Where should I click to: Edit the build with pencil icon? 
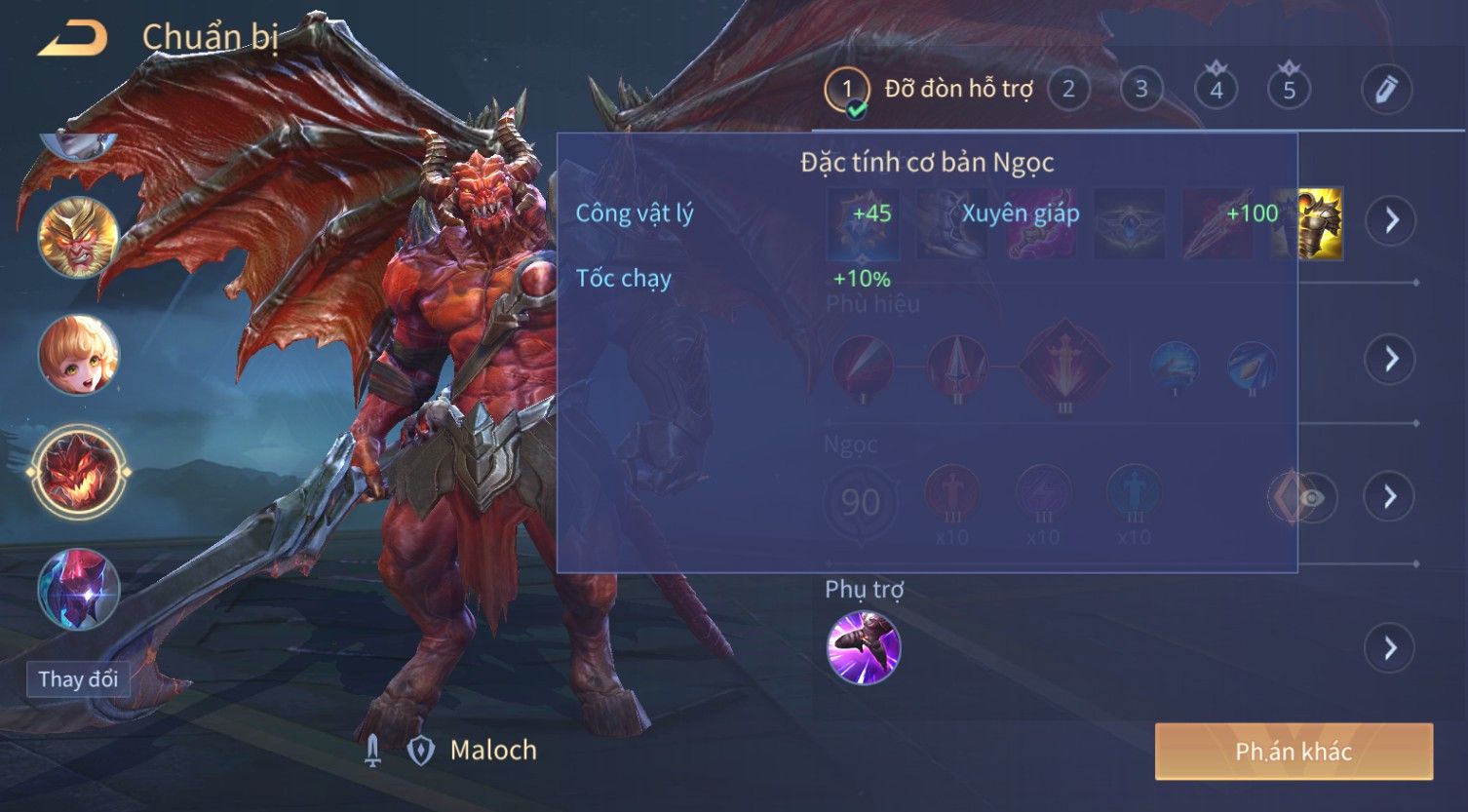pos(1385,90)
